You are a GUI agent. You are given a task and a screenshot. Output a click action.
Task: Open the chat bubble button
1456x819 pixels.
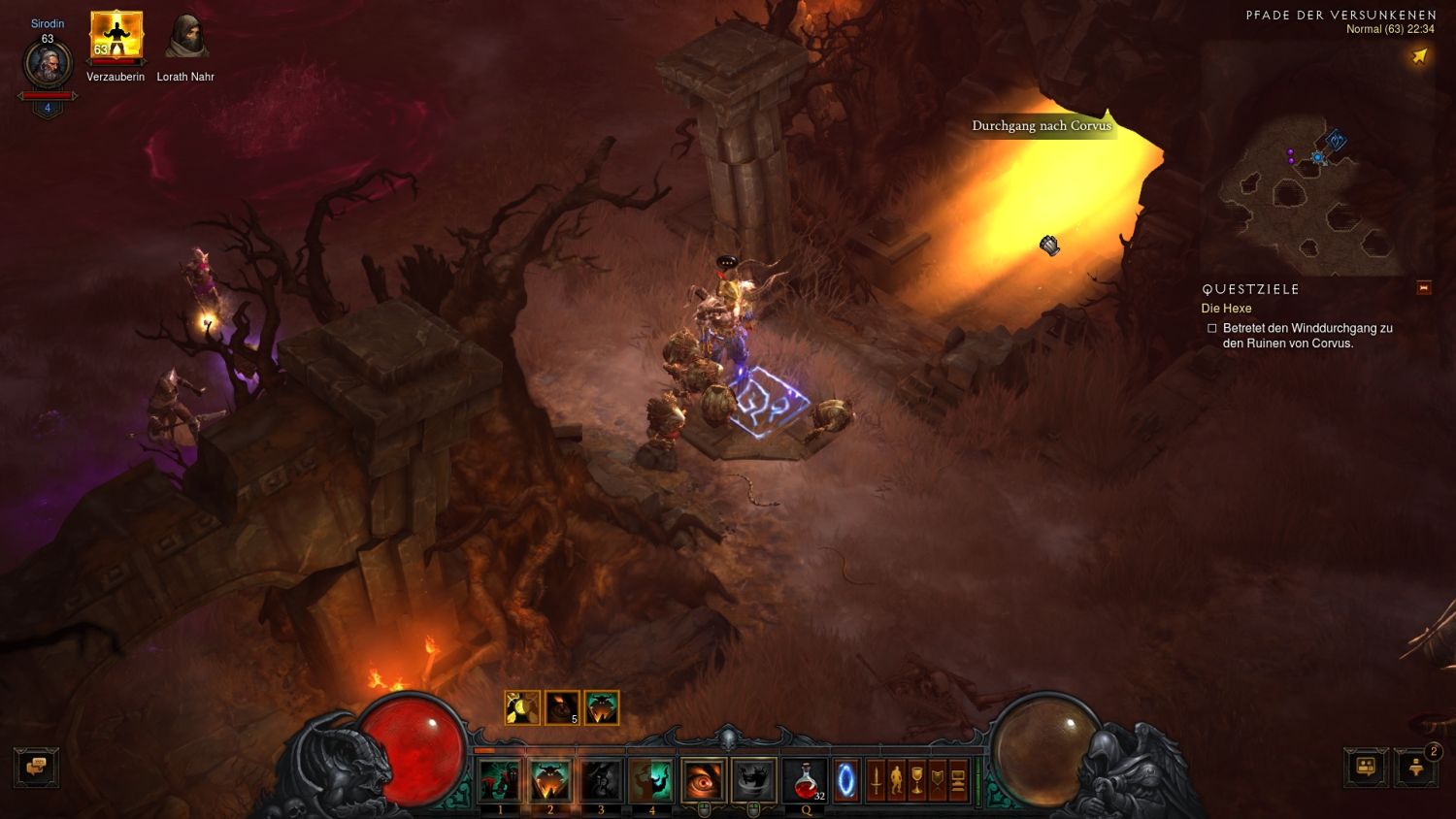pos(36,767)
